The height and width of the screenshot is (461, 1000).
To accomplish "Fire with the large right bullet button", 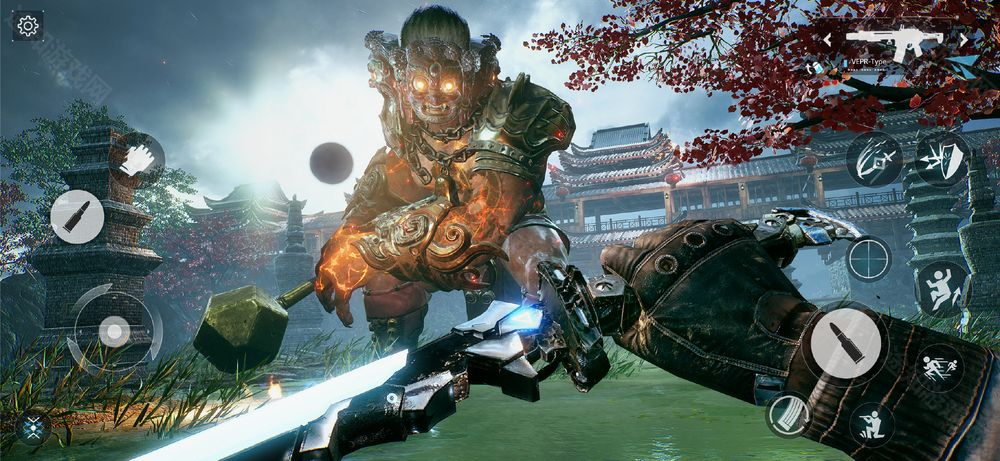I will tap(845, 342).
